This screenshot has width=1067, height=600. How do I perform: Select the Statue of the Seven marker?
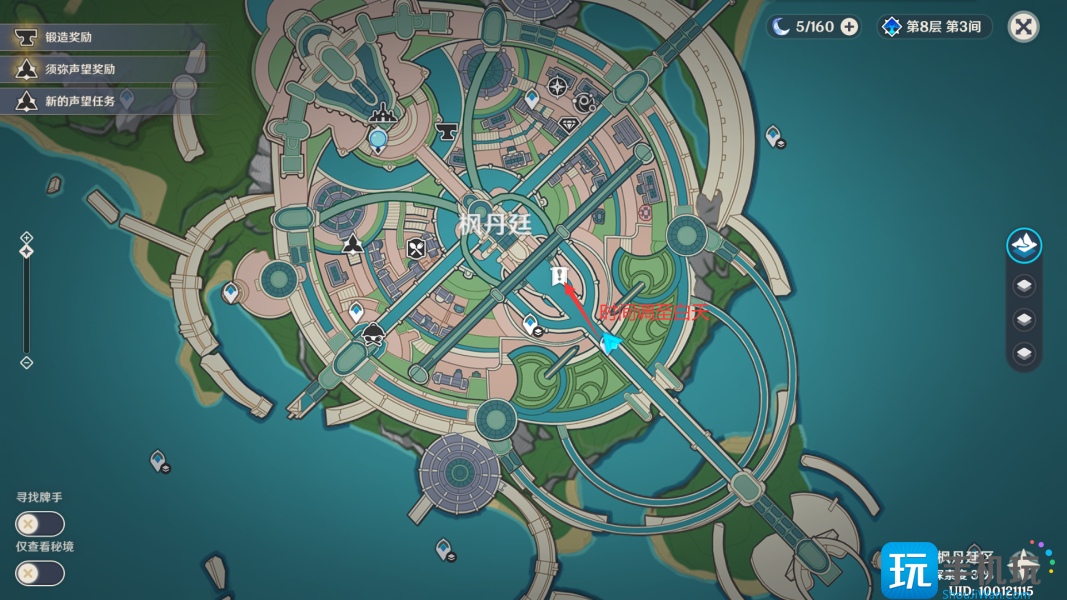(379, 139)
